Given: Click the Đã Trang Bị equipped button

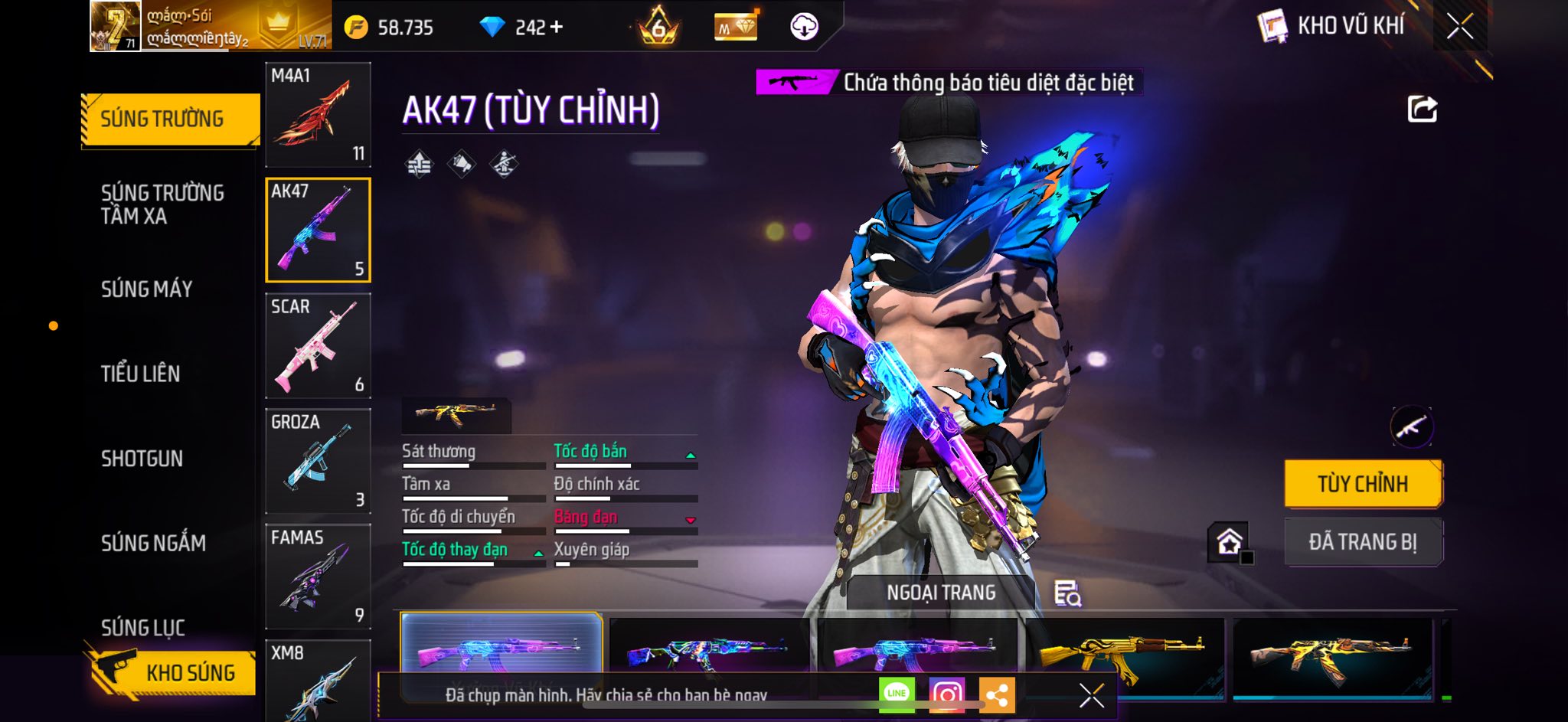Looking at the screenshot, I should tap(1363, 542).
